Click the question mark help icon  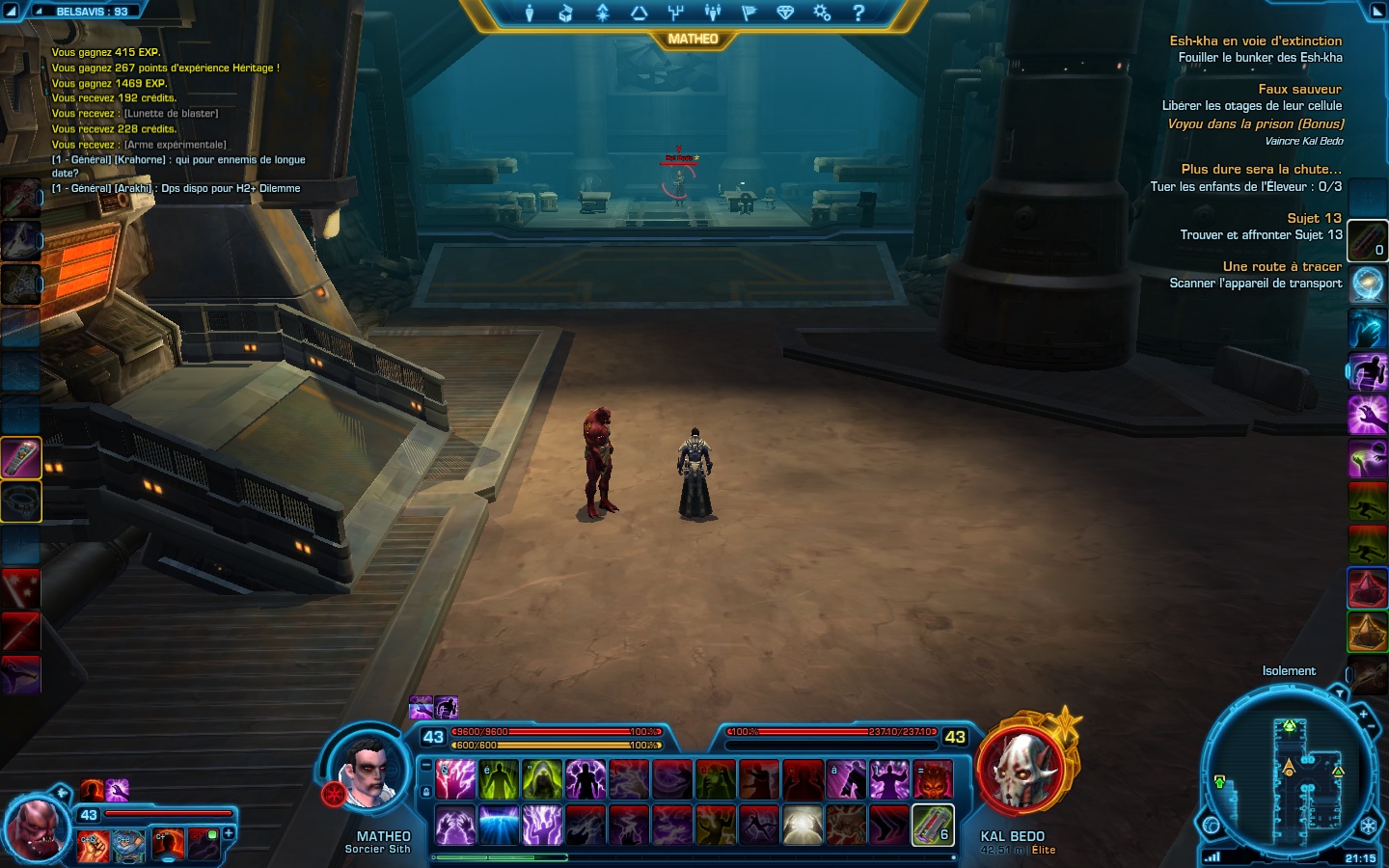[x=858, y=13]
